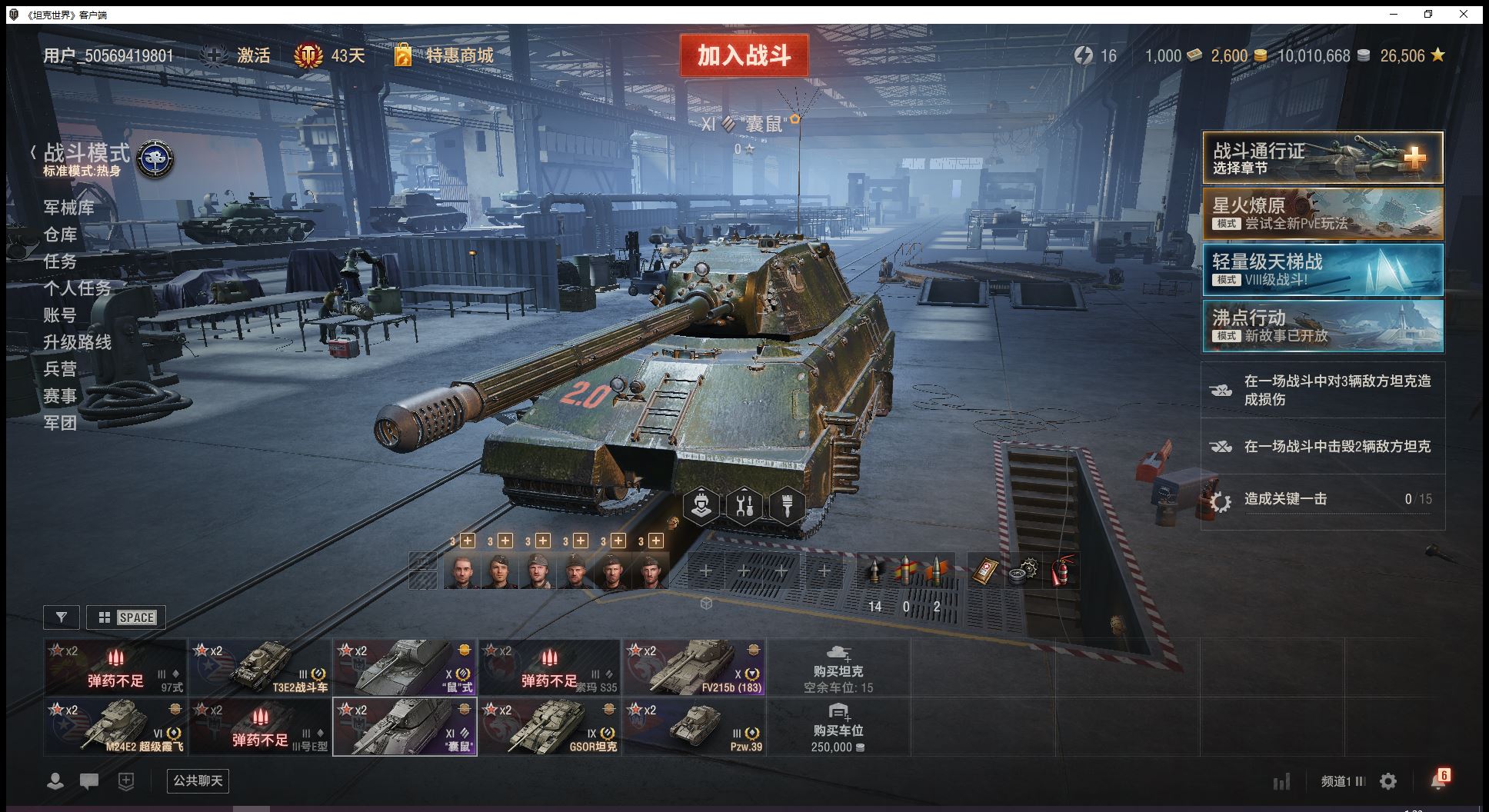Select the GSOR坦克 tank in carousel

[549, 727]
